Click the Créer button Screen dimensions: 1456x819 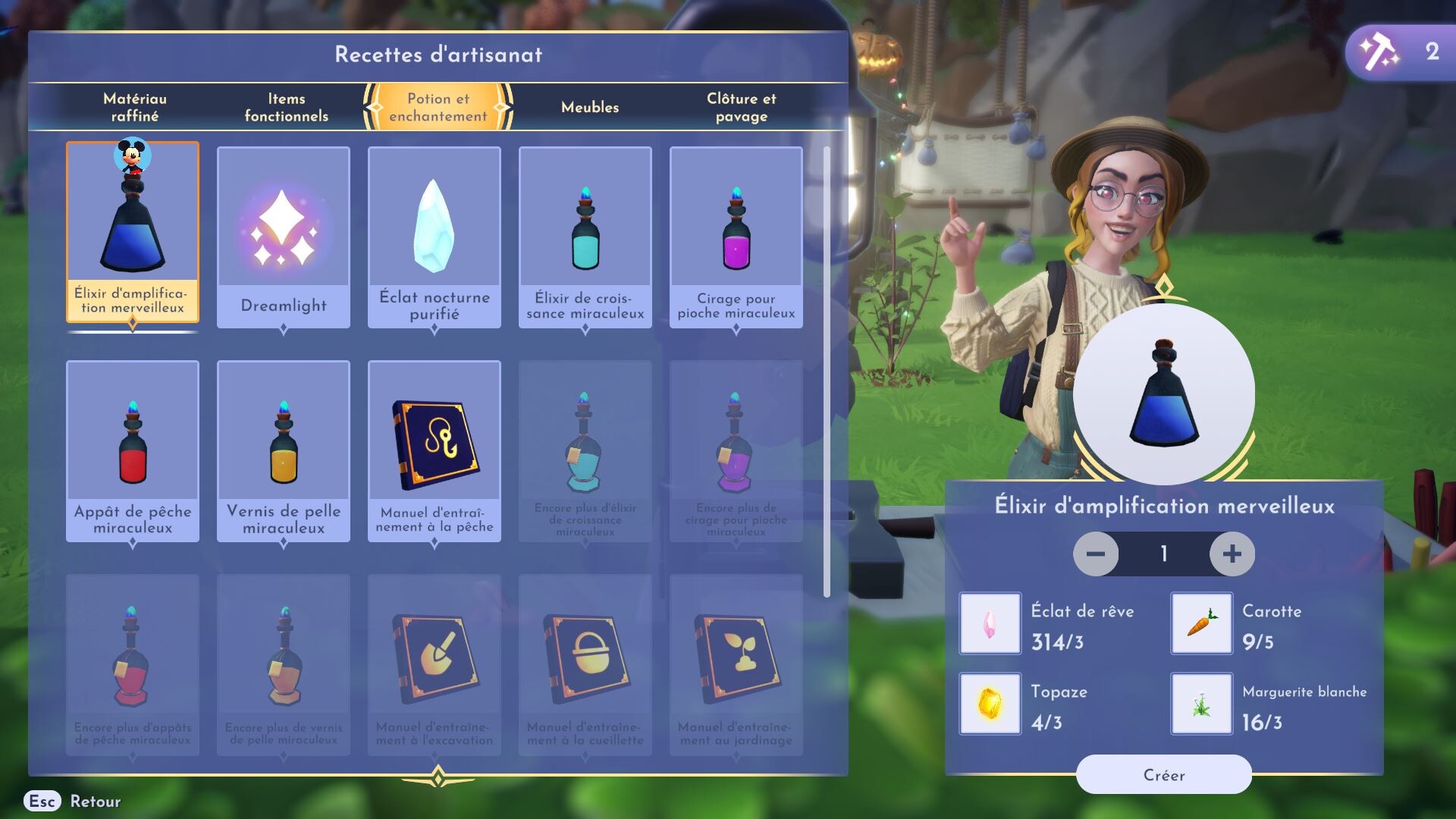(x=1163, y=775)
